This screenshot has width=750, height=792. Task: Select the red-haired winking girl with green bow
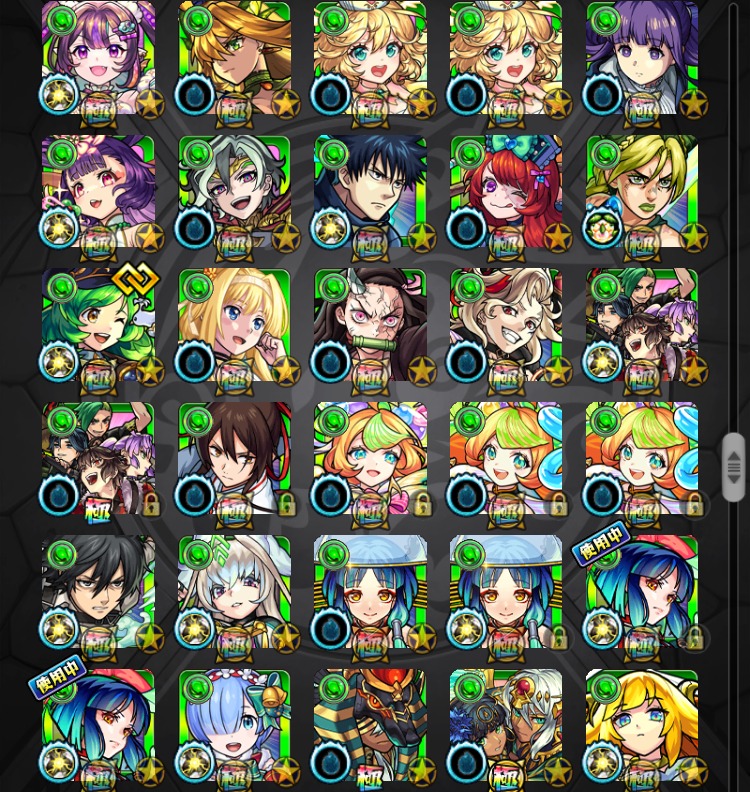click(506, 190)
